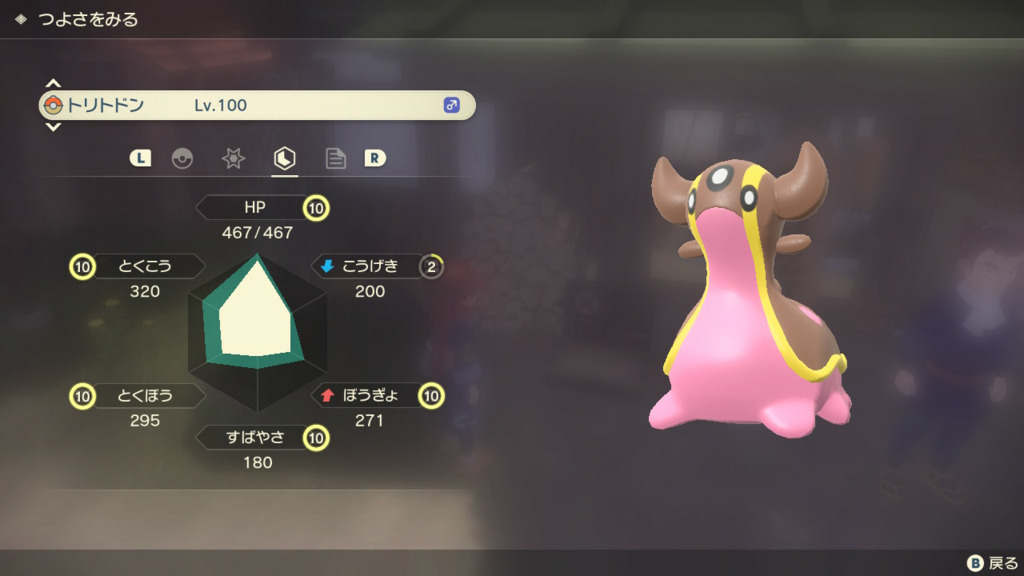Select the トリトドン name bar
The image size is (1024, 576).
[256, 105]
